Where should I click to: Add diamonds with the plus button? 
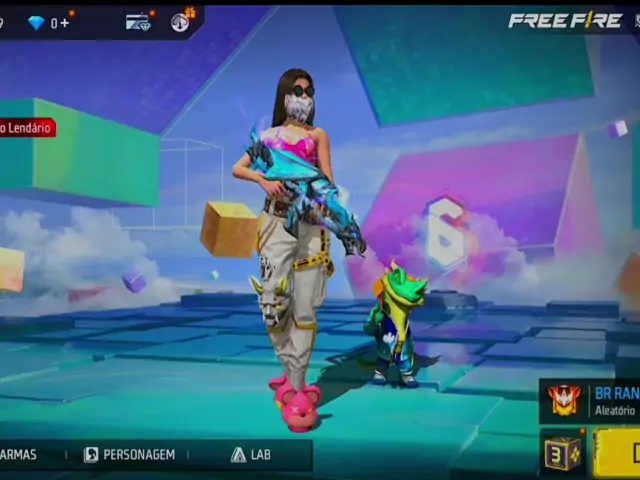pos(65,22)
